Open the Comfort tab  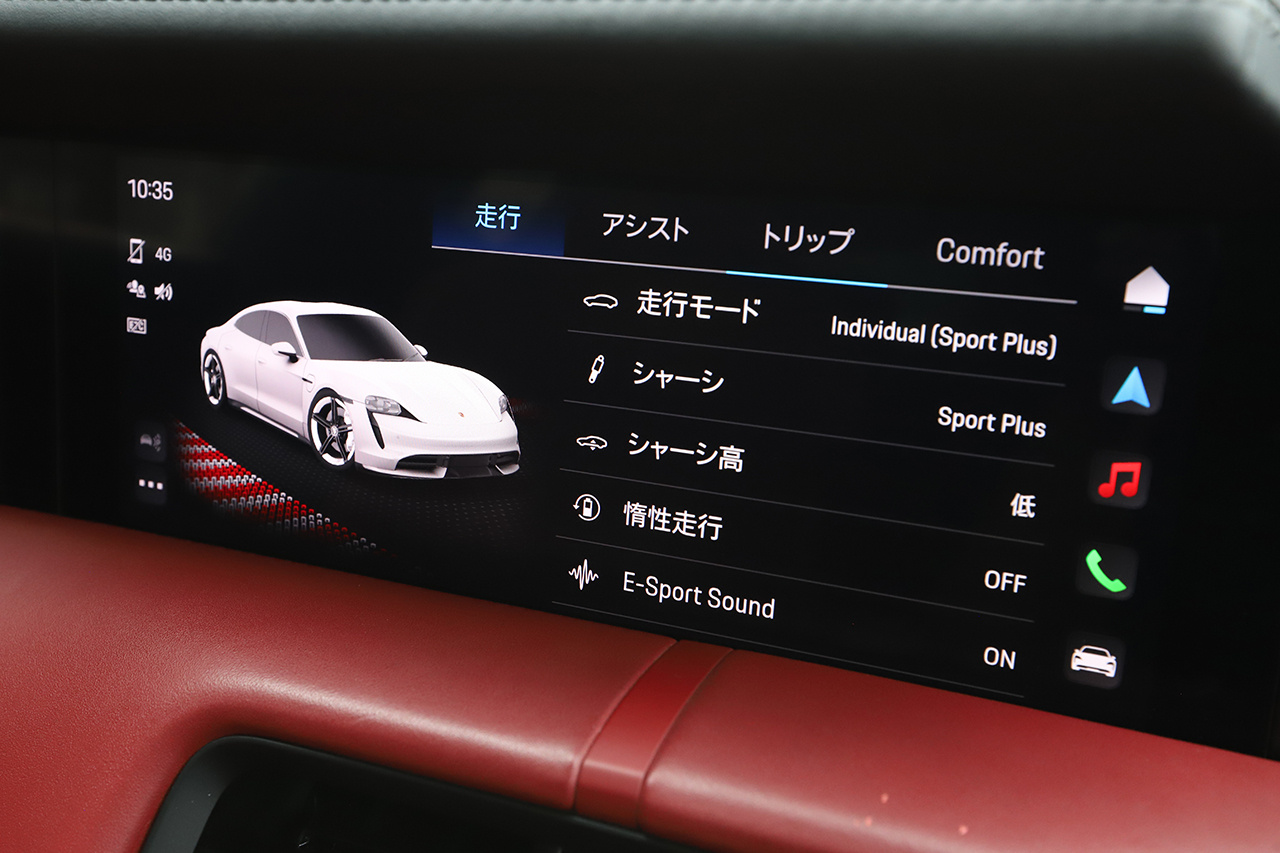point(990,256)
